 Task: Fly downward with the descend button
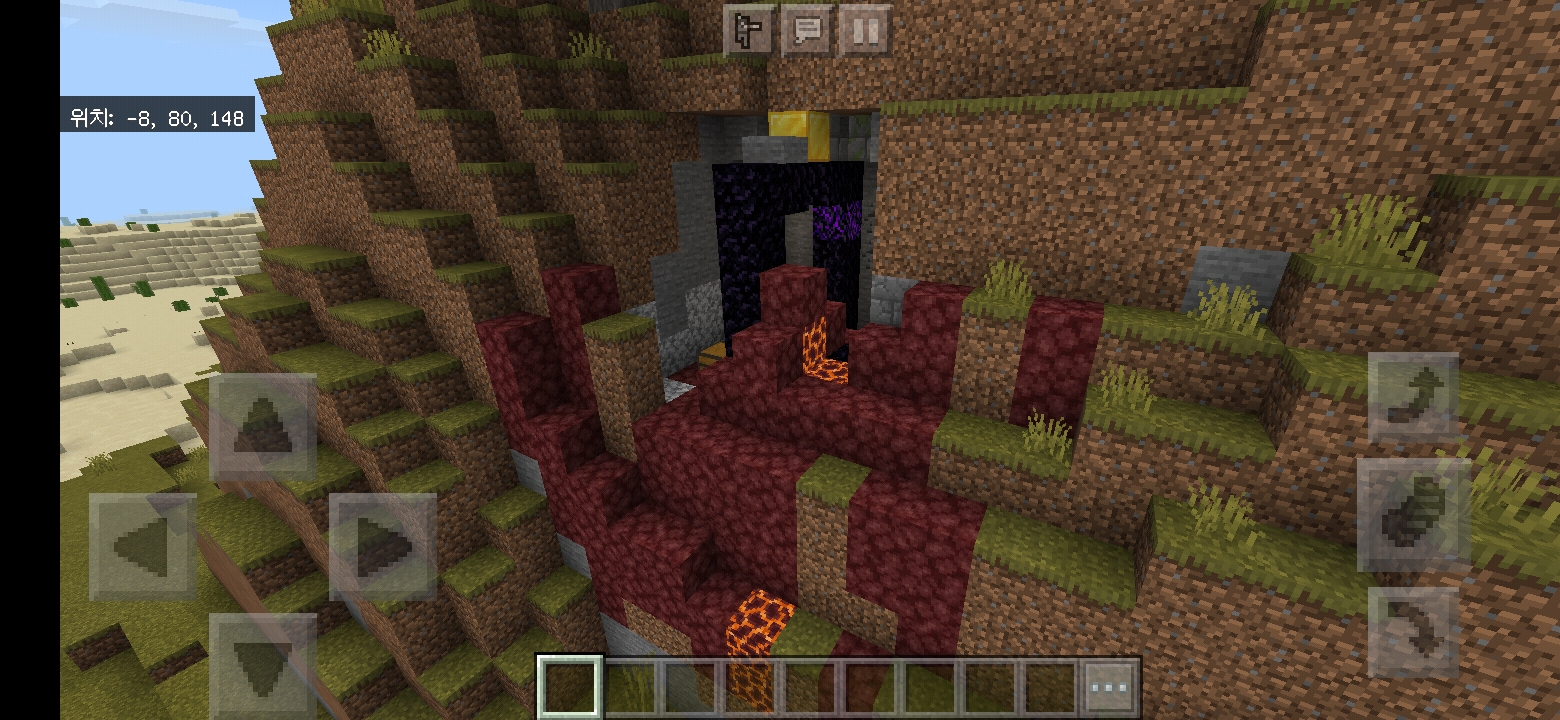pos(1413,634)
